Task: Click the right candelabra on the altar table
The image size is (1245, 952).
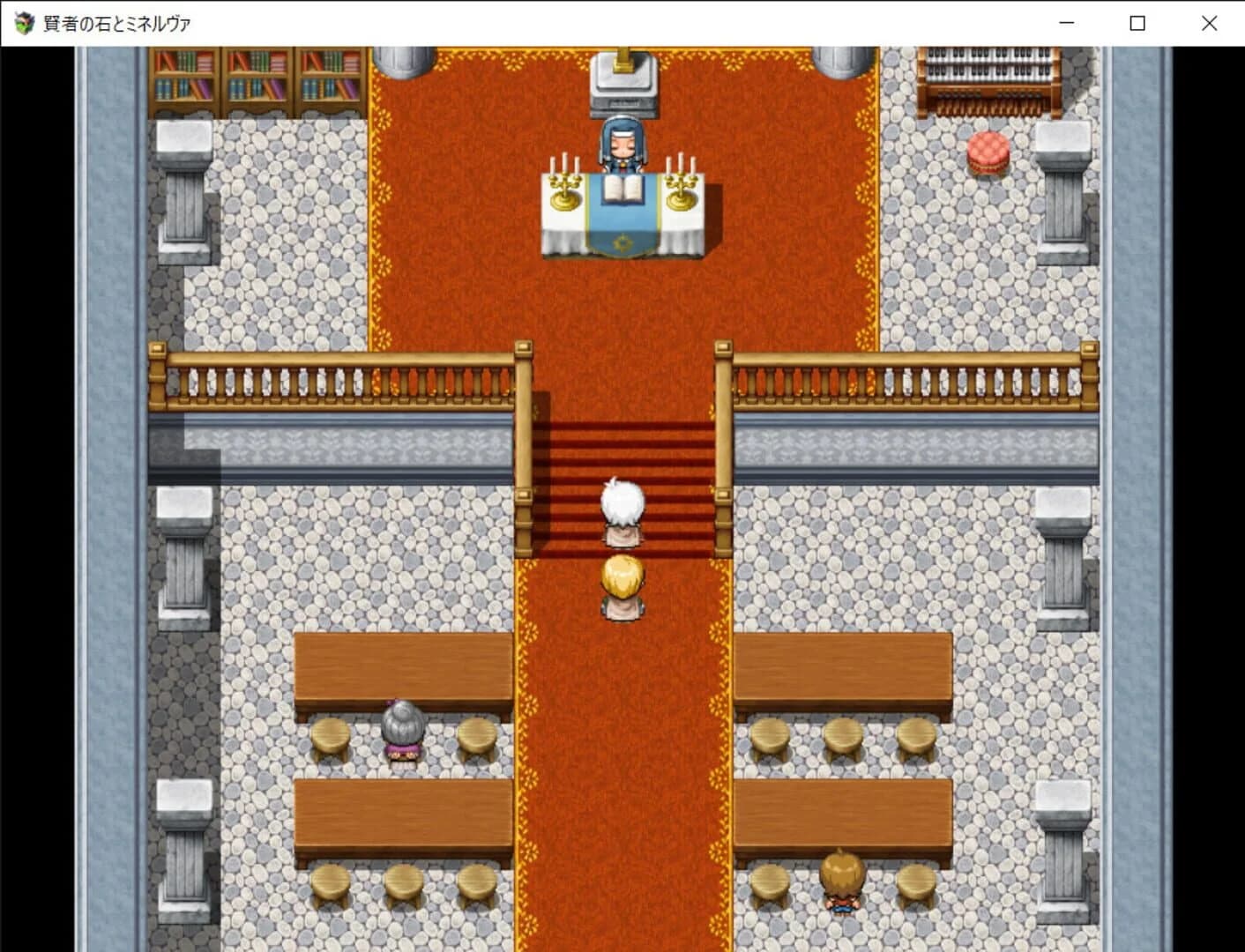Action: (679, 185)
